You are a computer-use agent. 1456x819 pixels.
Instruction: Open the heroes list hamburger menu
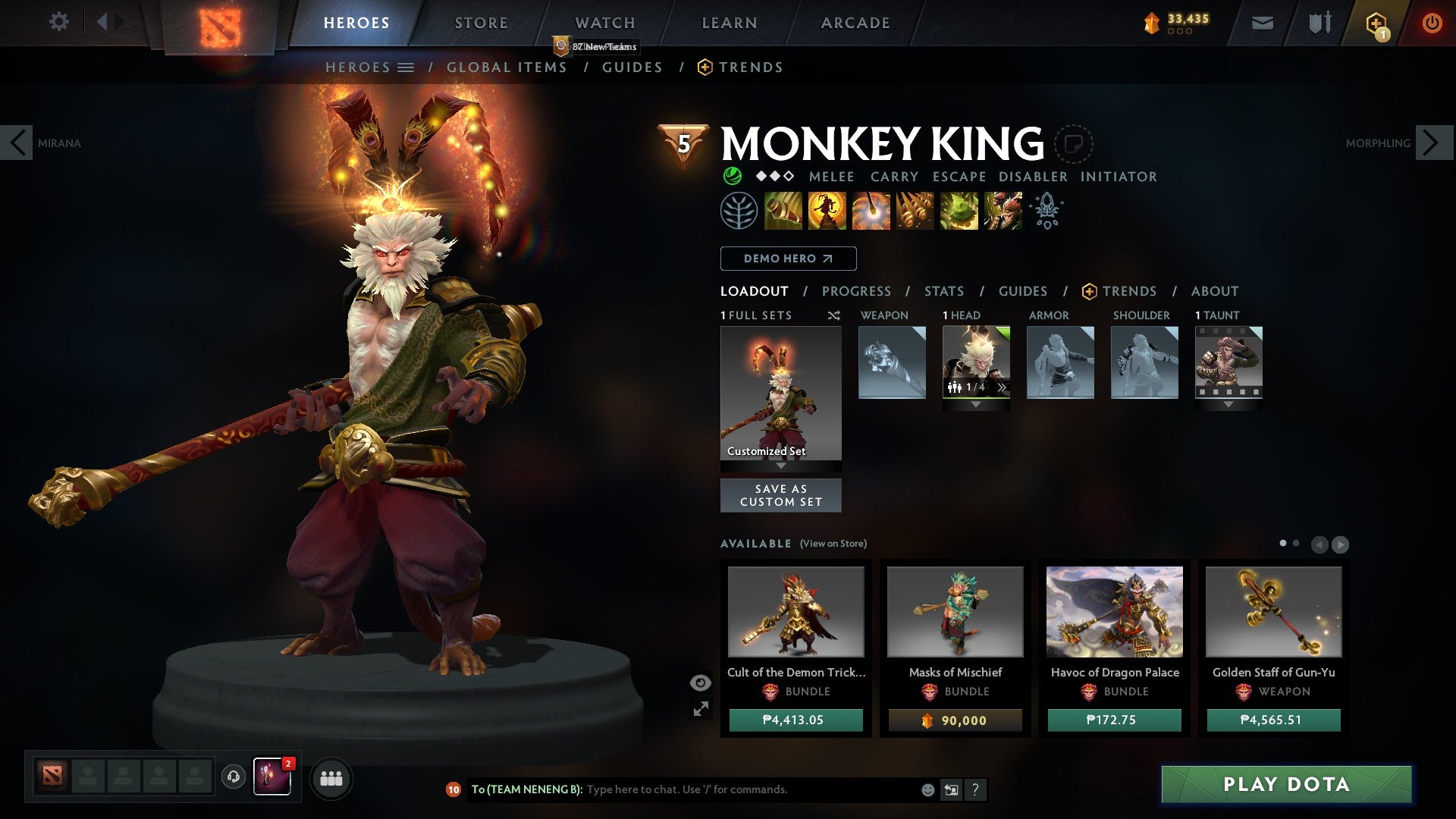tap(406, 67)
